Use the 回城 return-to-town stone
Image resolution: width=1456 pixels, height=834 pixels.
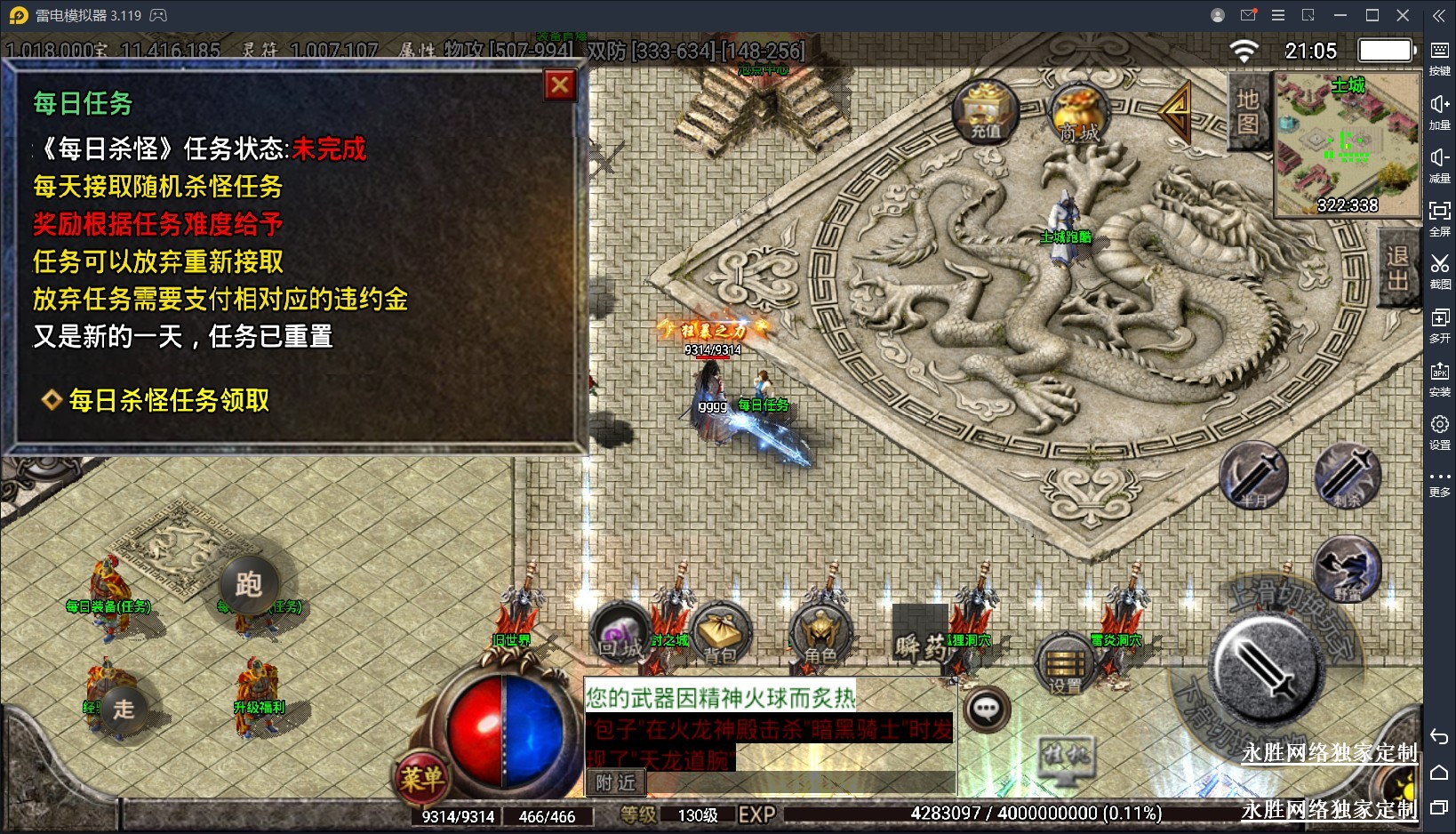pyautogui.click(x=620, y=634)
